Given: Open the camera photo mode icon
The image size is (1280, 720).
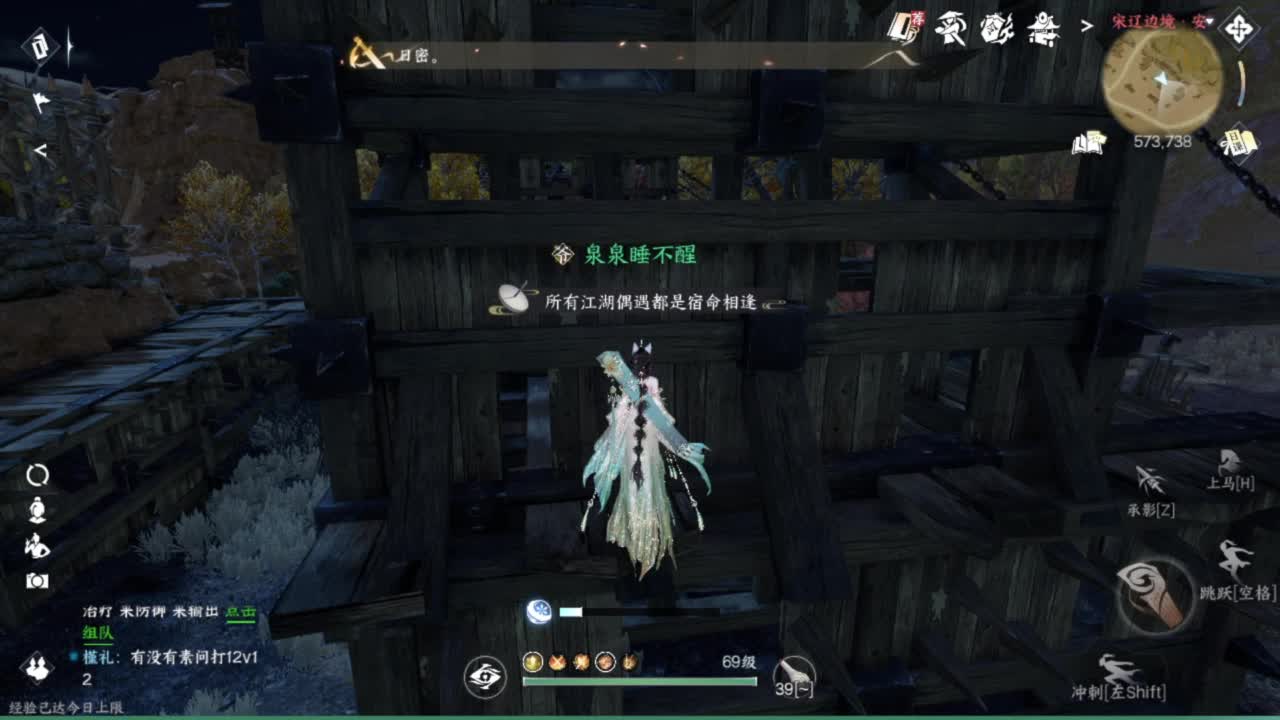Looking at the screenshot, I should pos(37,578).
